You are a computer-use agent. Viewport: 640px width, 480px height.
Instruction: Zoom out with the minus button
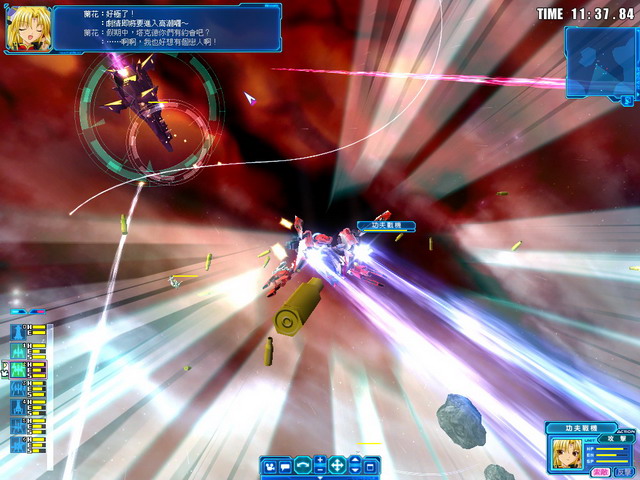(x=319, y=470)
